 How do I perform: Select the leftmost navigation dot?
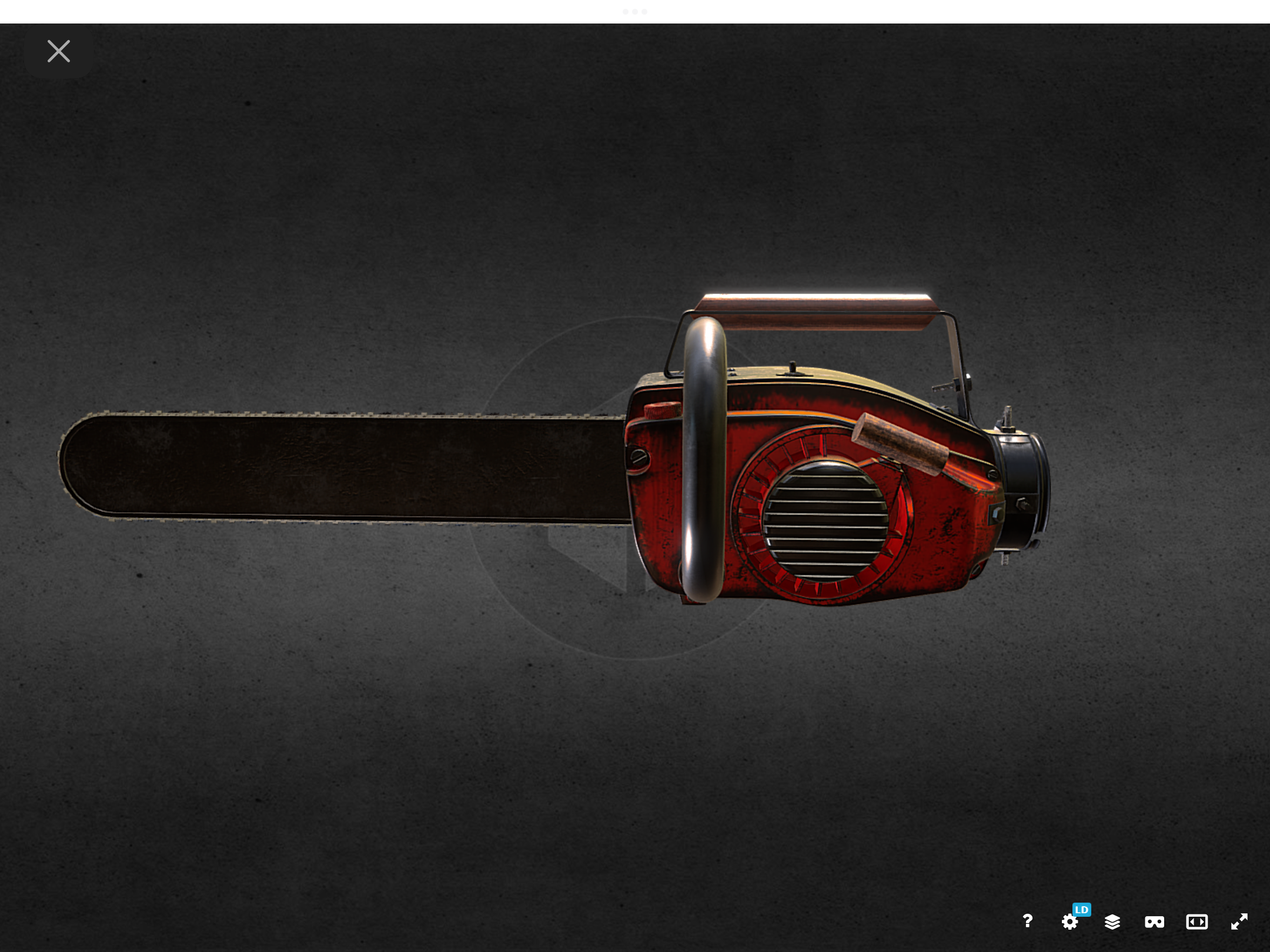click(x=625, y=11)
